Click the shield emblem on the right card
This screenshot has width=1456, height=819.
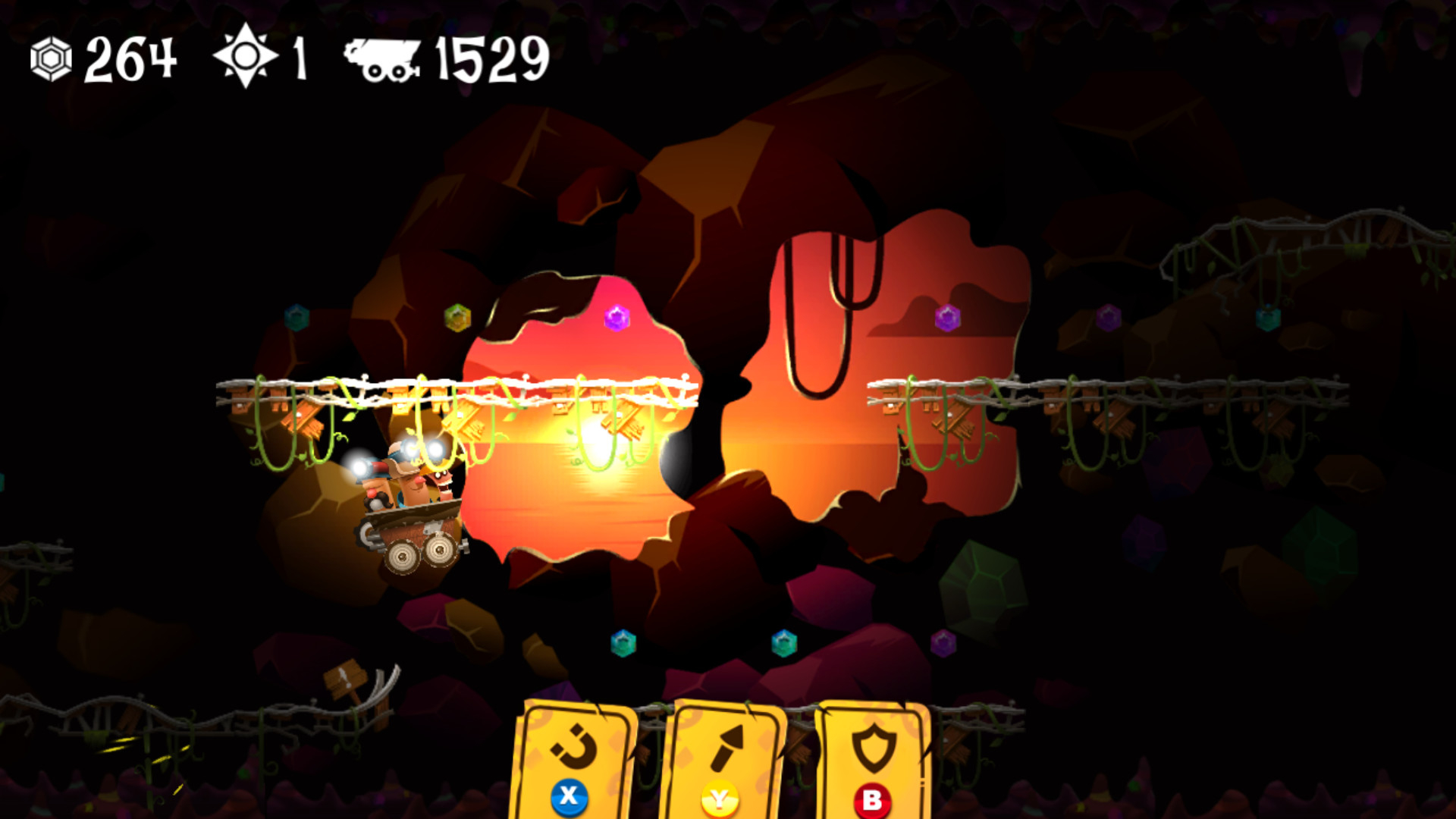(x=874, y=745)
